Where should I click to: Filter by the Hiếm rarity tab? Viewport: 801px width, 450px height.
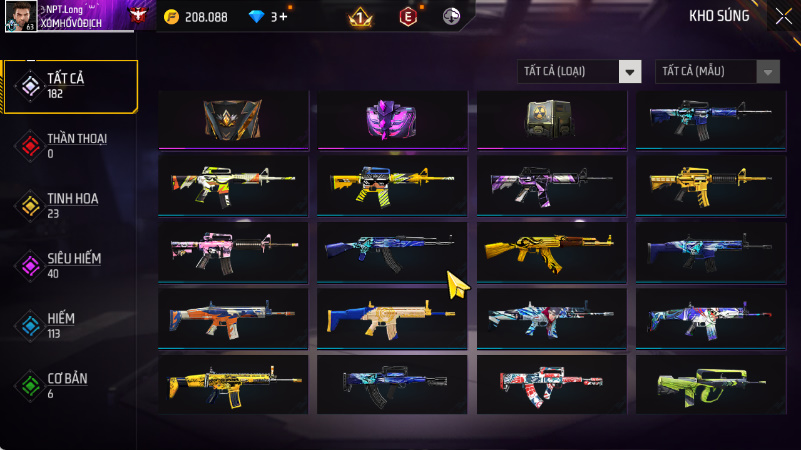click(x=70, y=324)
